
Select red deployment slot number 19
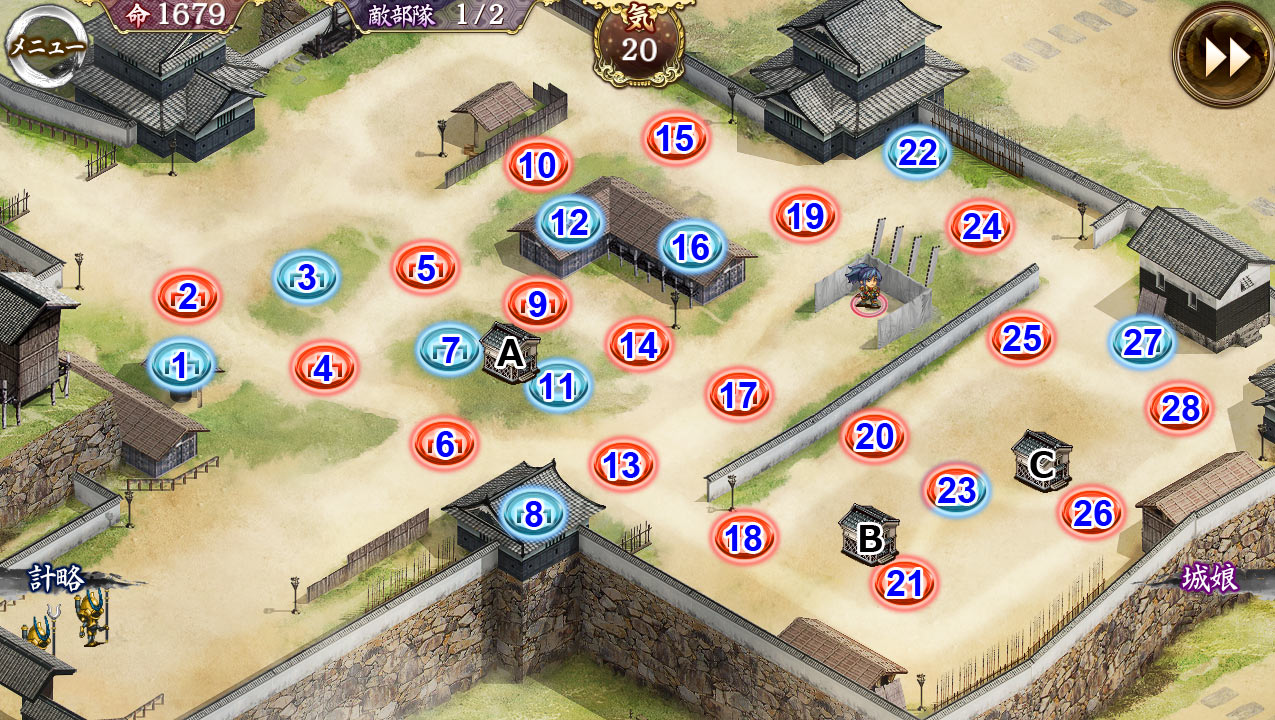pos(805,216)
